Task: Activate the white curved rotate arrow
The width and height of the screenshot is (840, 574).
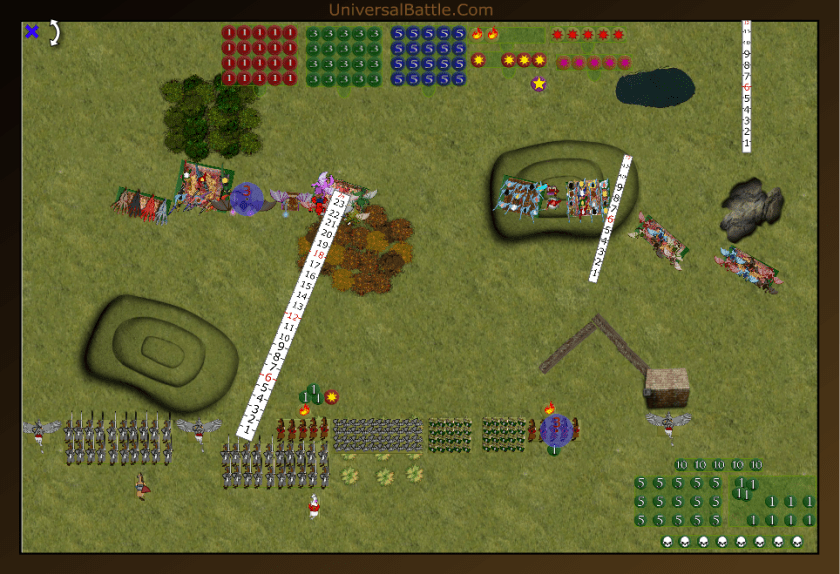Action: (55, 32)
